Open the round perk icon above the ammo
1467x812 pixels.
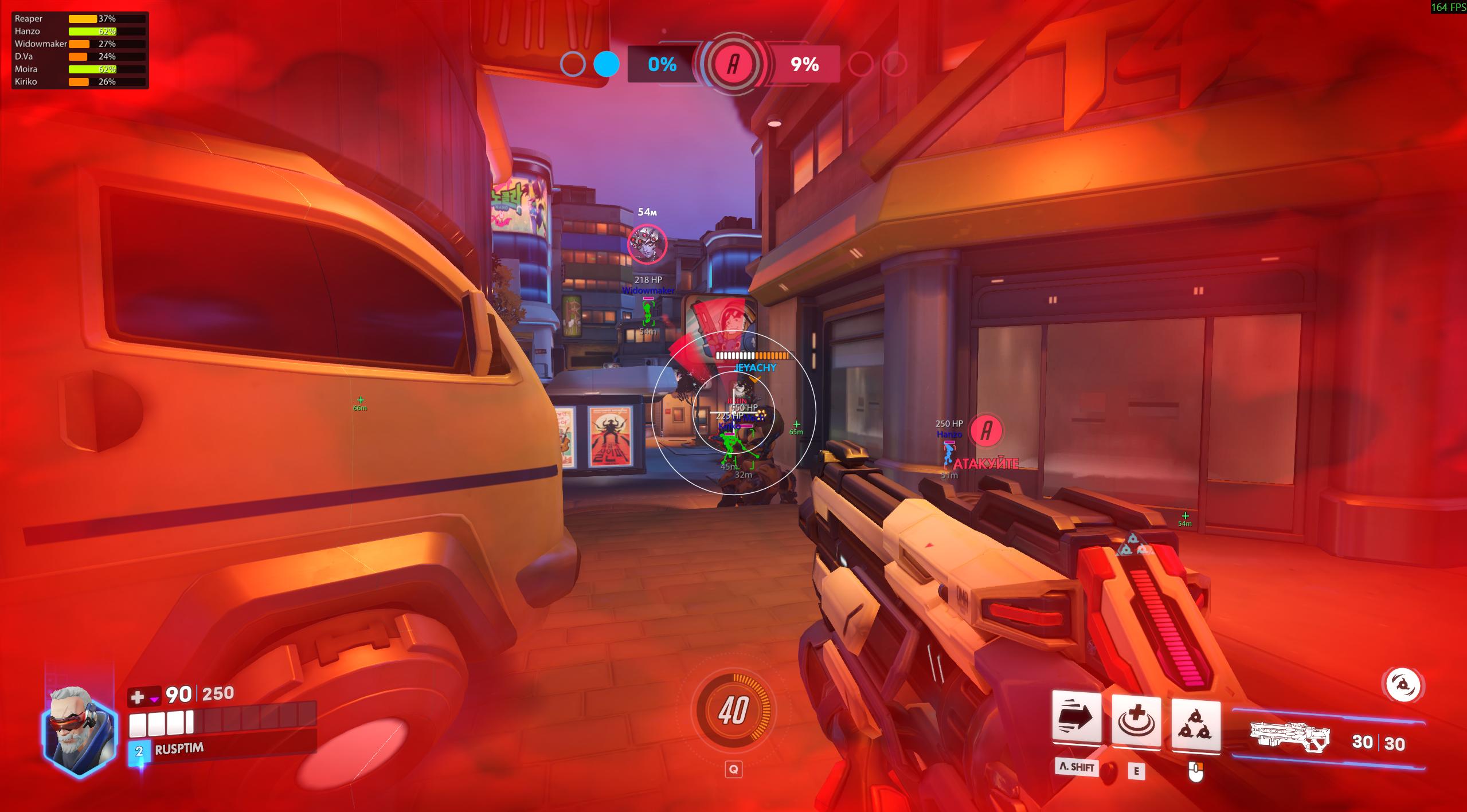tap(1403, 684)
